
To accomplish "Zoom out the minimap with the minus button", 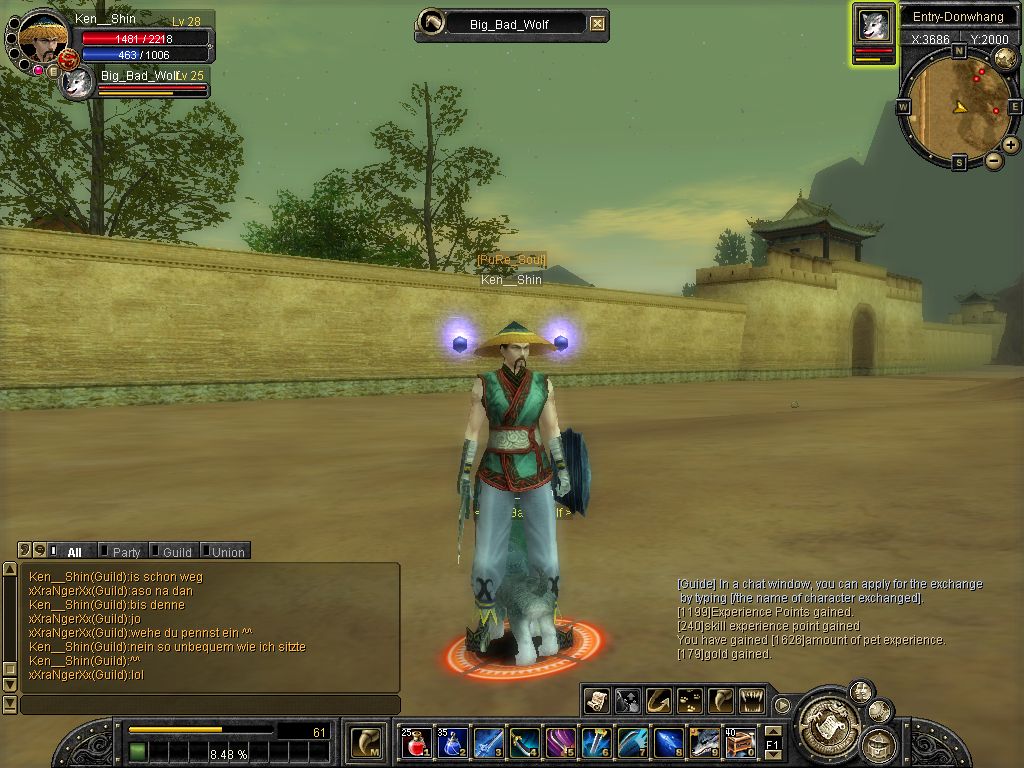I will (994, 160).
